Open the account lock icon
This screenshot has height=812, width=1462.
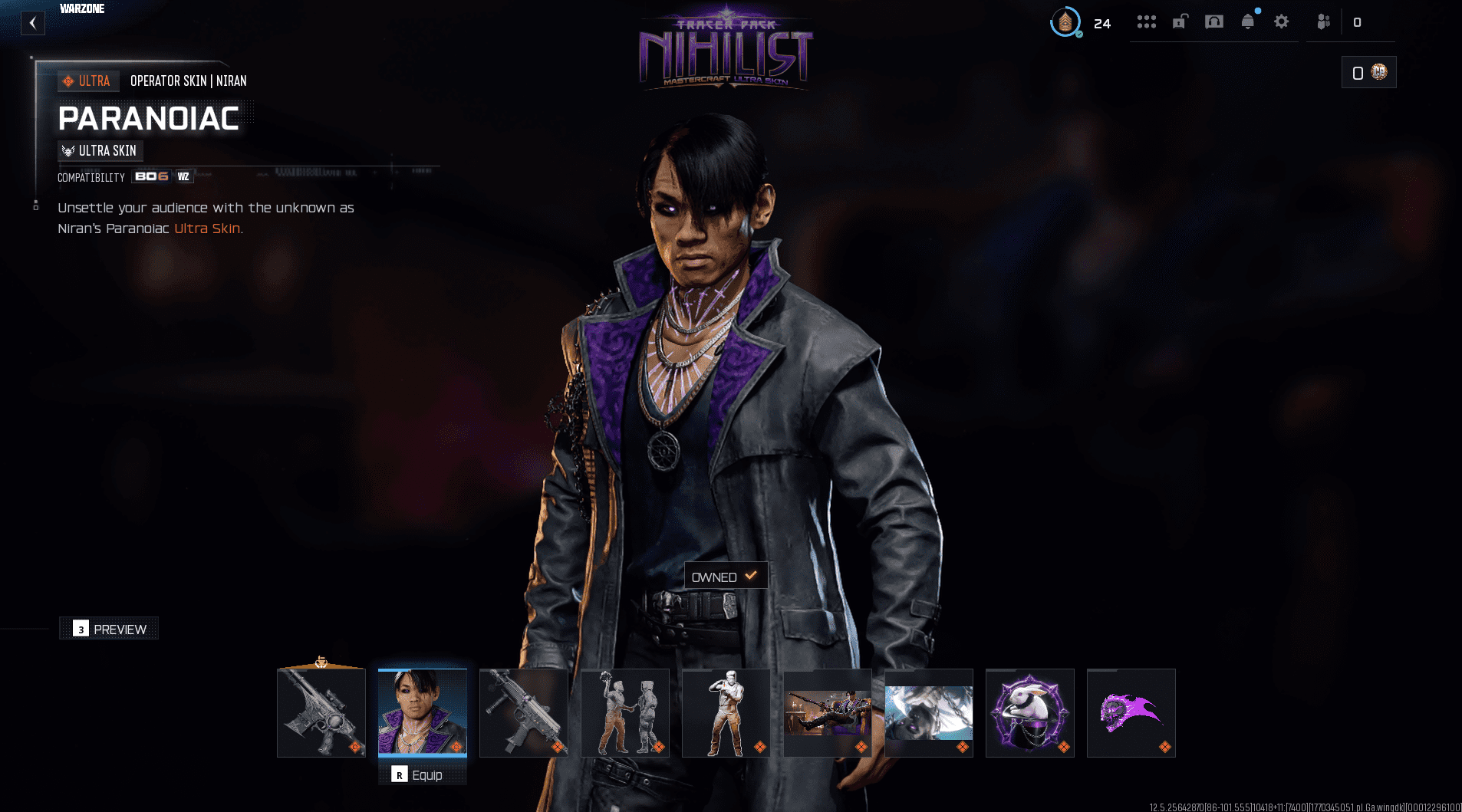pyautogui.click(x=1181, y=21)
